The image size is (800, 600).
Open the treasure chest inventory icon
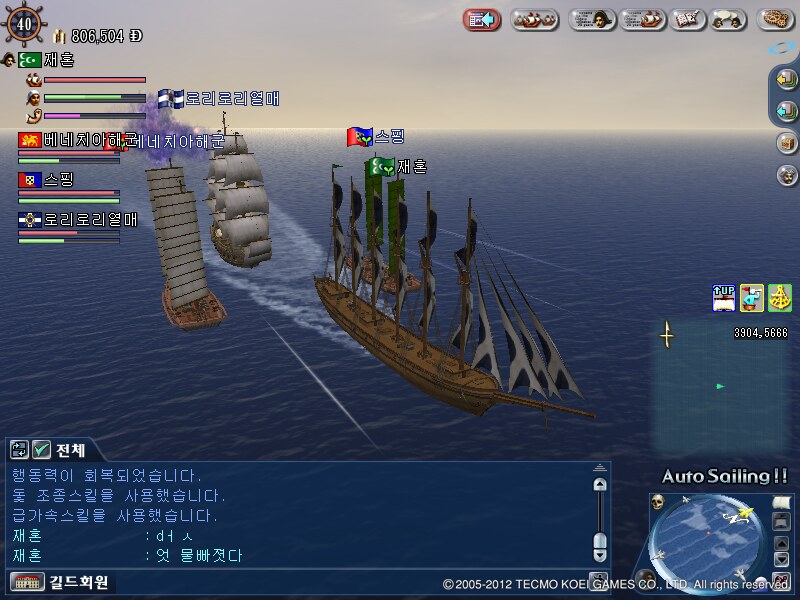[x=787, y=142]
